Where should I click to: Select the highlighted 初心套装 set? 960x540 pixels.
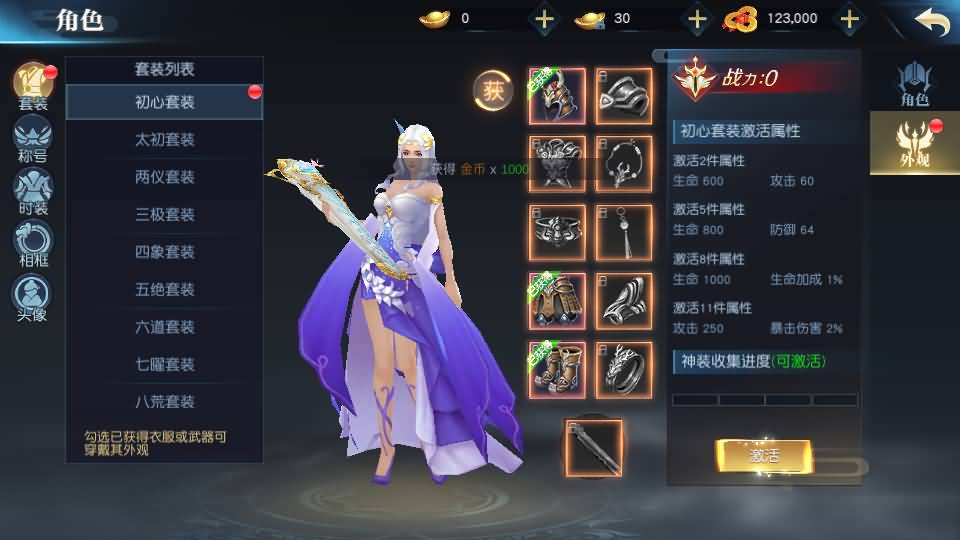(165, 102)
